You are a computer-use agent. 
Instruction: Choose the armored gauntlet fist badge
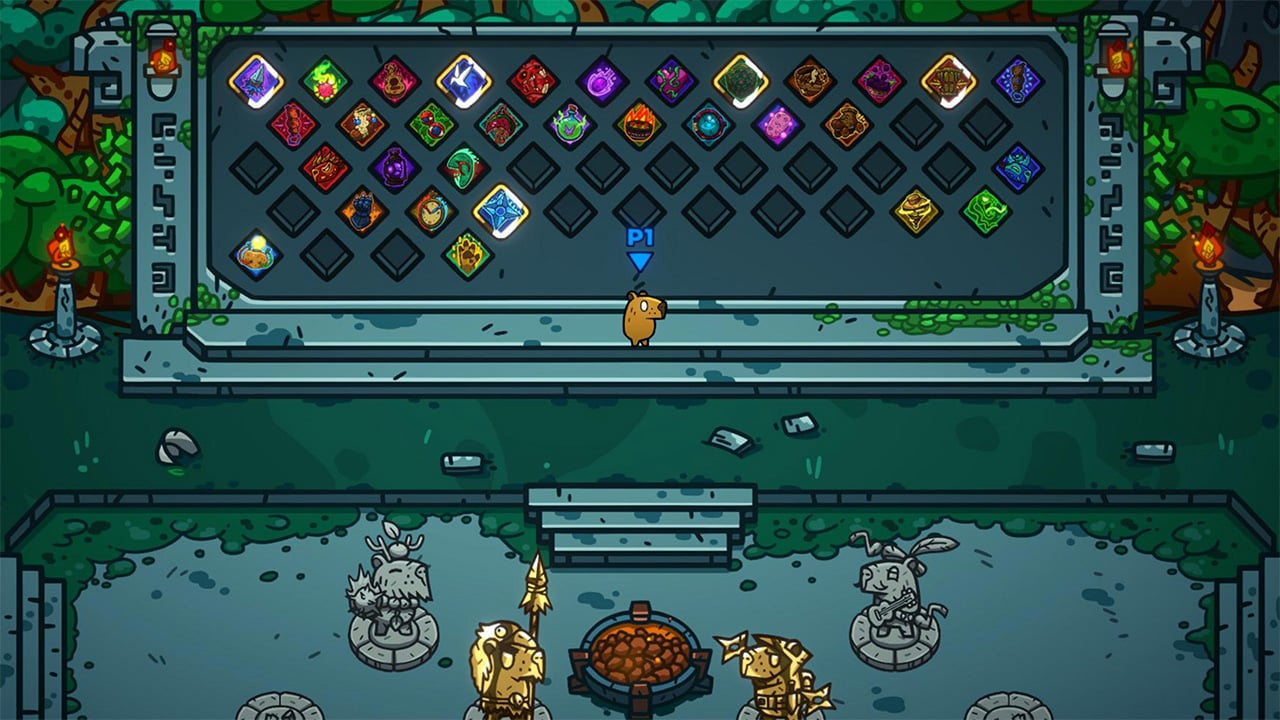(x=364, y=210)
